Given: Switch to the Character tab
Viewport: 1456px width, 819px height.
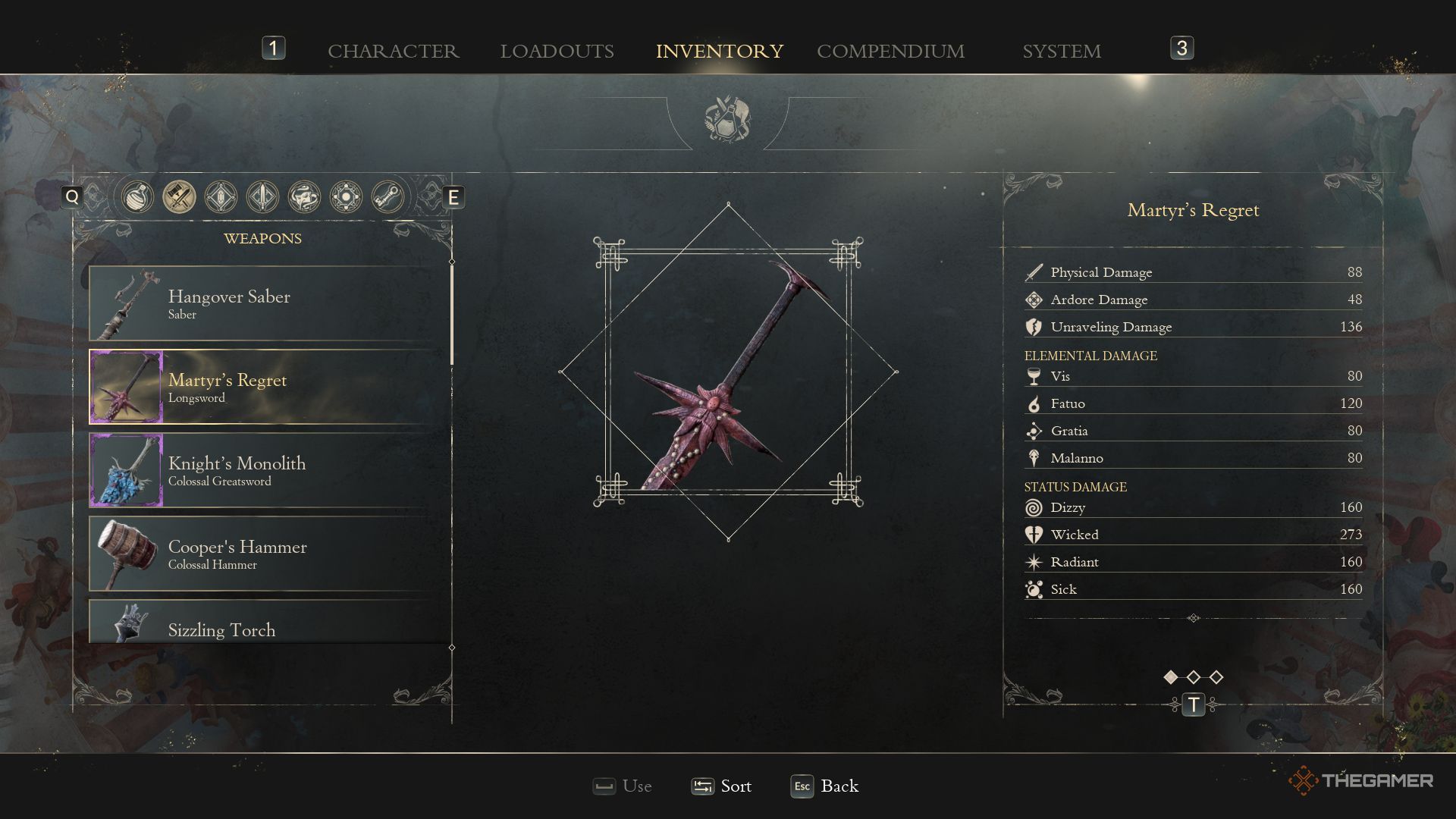Looking at the screenshot, I should (x=393, y=51).
